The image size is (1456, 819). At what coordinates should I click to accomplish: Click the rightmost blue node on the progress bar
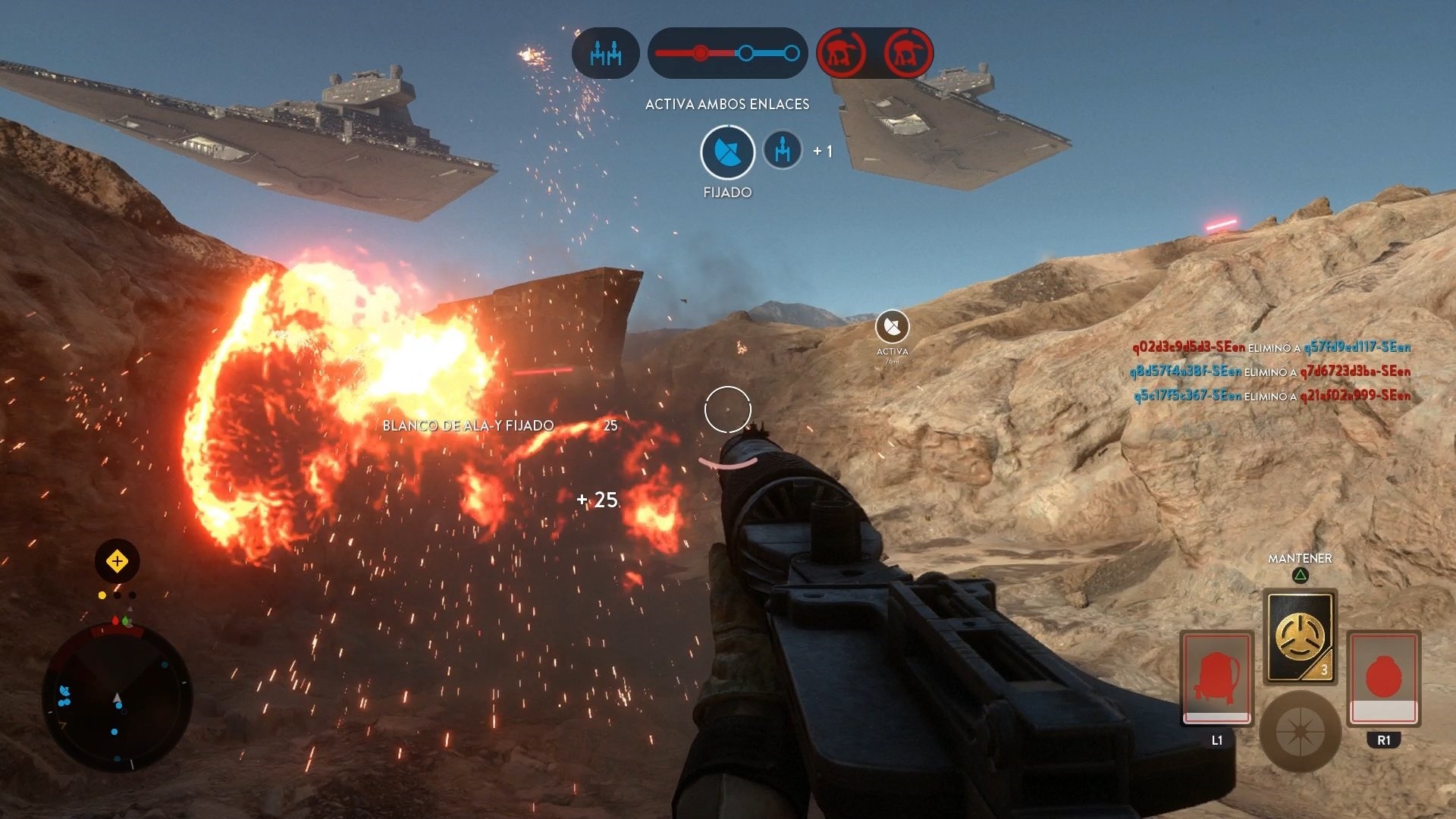coord(792,52)
